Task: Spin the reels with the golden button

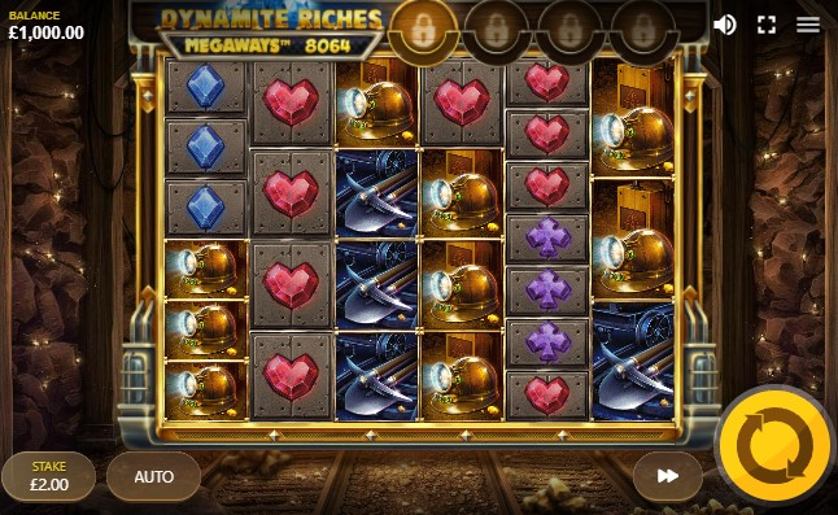Action: pos(774,445)
